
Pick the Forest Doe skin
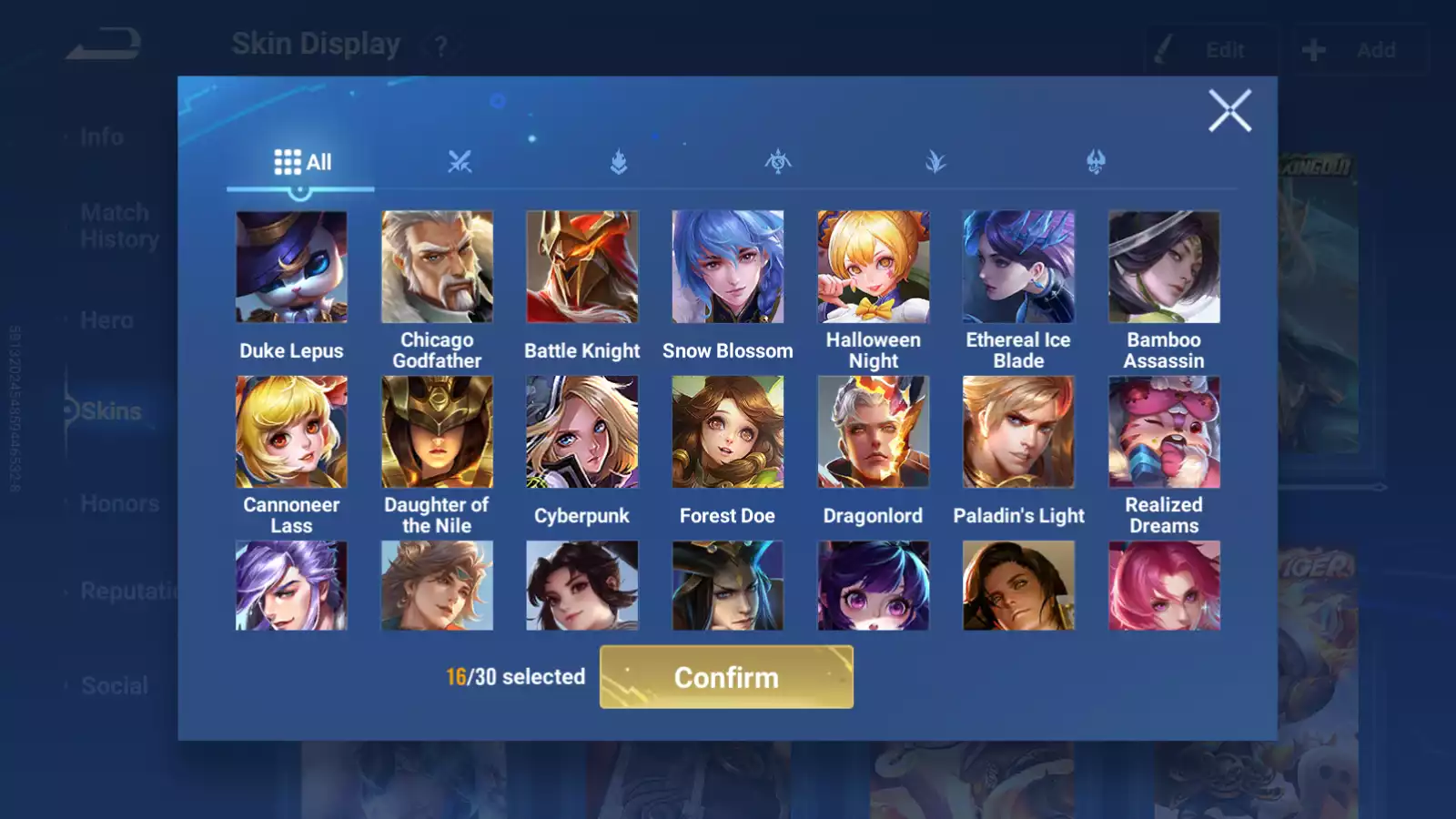point(727,432)
